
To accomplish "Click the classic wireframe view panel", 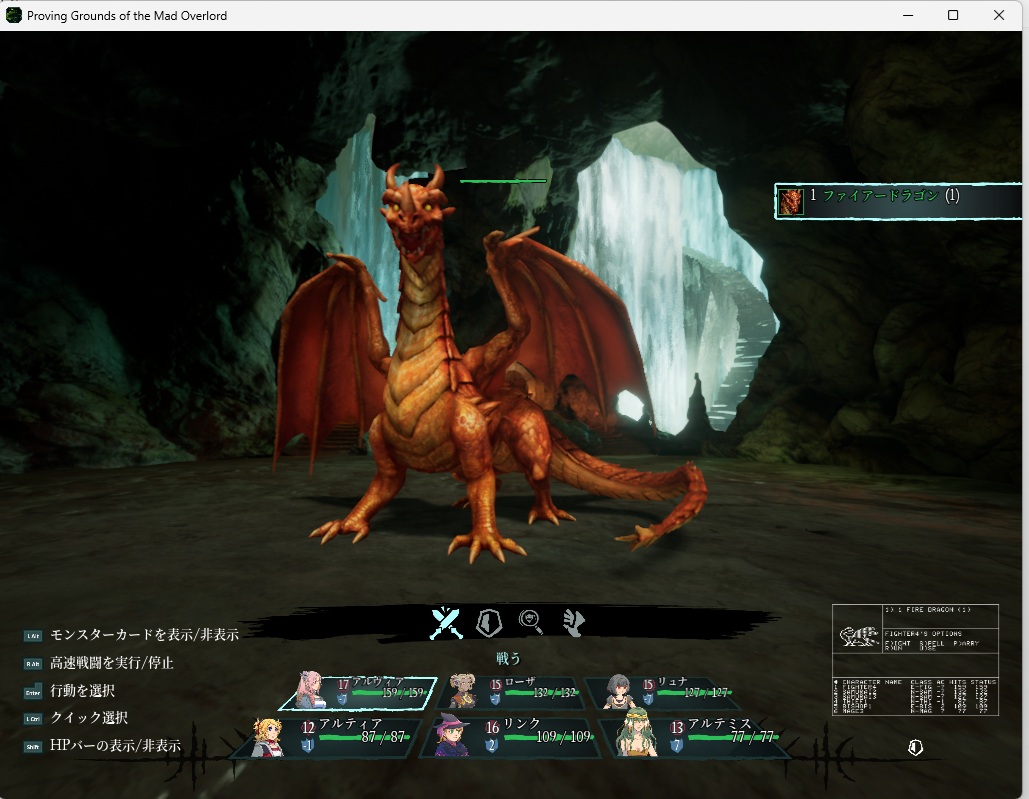I will tap(916, 659).
